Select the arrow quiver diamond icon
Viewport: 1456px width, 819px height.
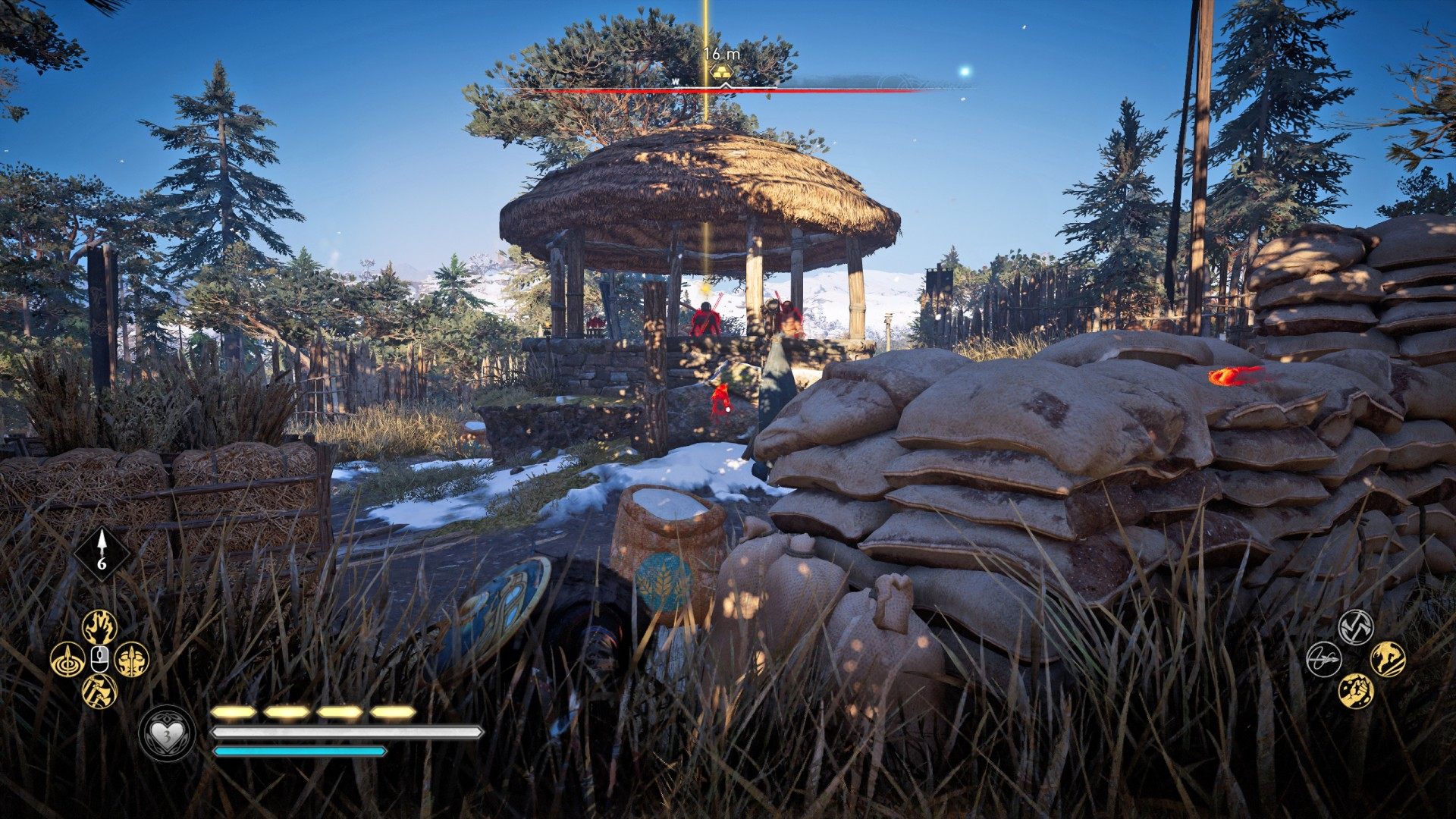tap(102, 554)
